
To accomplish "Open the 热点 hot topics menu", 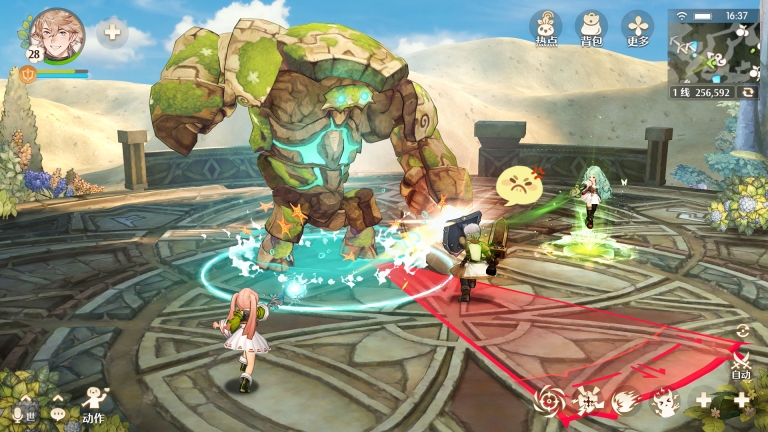I will tap(545, 28).
